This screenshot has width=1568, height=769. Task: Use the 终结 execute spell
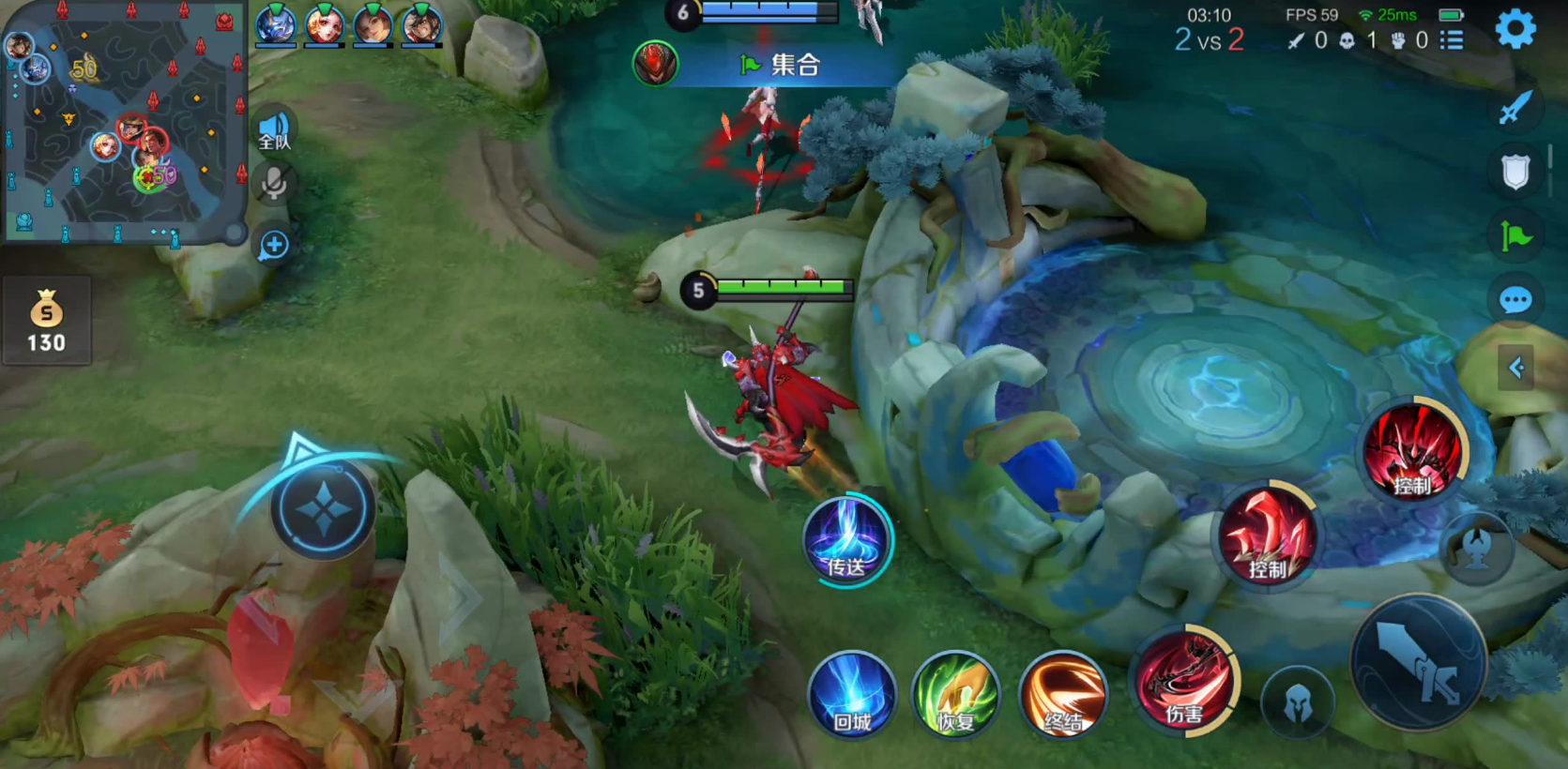1063,695
